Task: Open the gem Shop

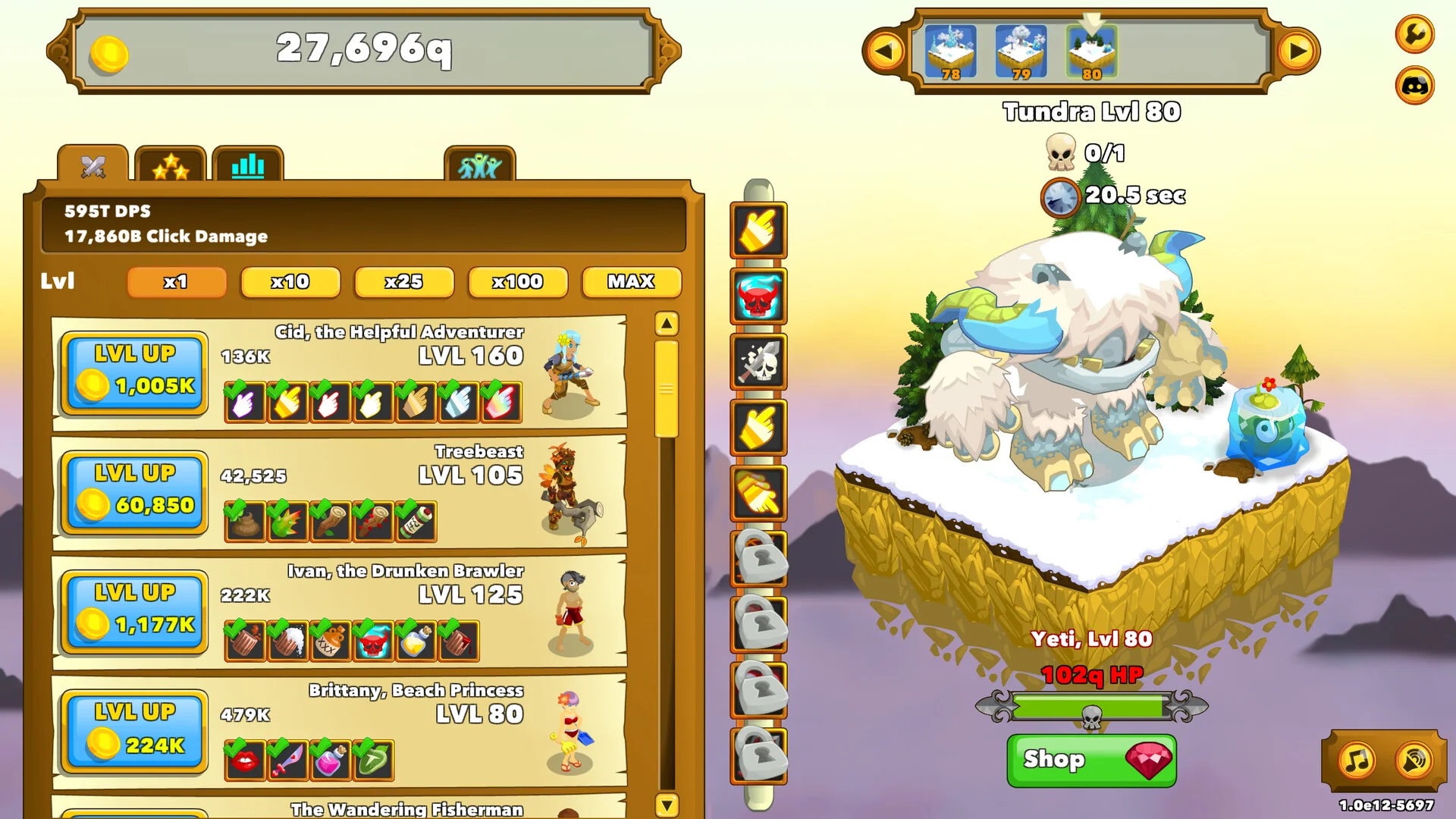Action: pyautogui.click(x=1091, y=760)
